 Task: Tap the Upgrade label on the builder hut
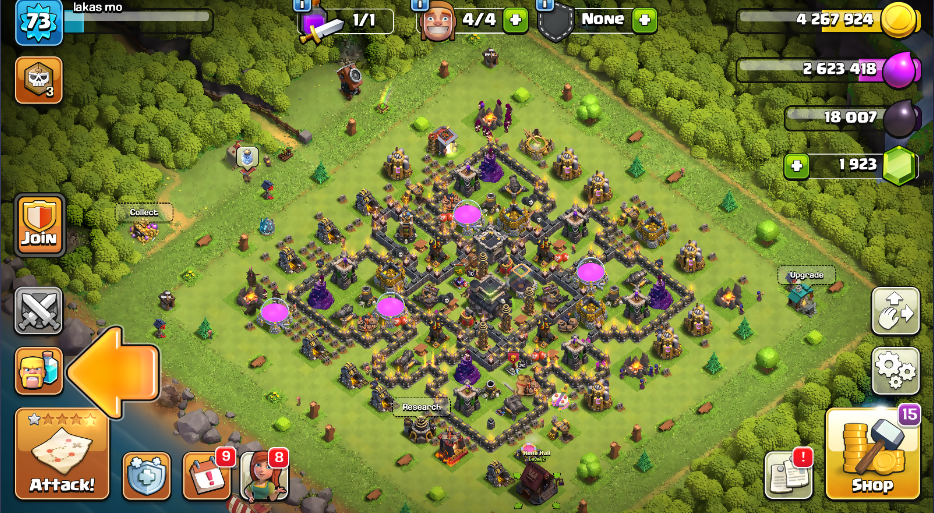click(x=805, y=275)
